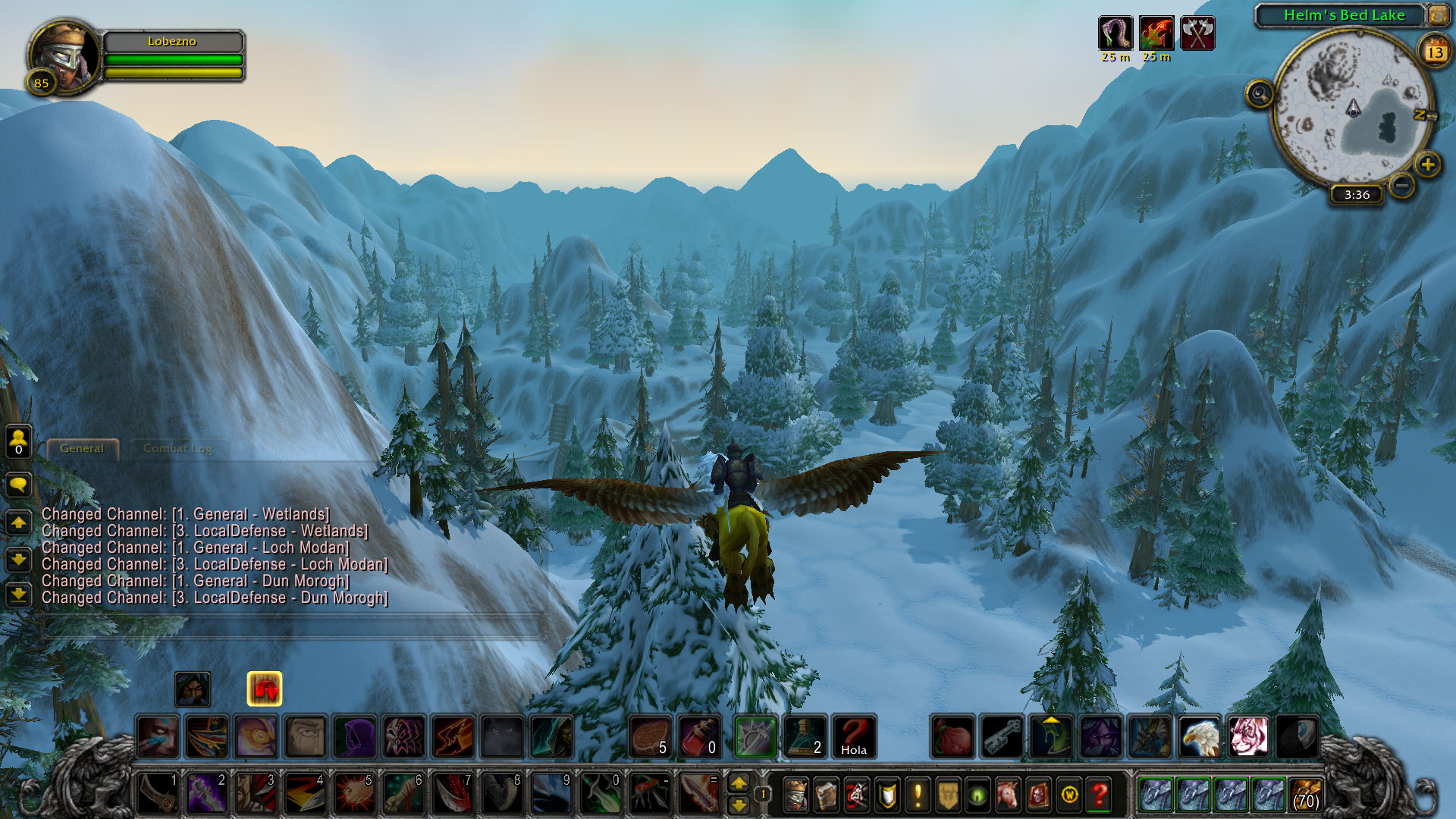Summon the pink tiger mount
This screenshot has width=1456, height=819.
coord(1247,736)
